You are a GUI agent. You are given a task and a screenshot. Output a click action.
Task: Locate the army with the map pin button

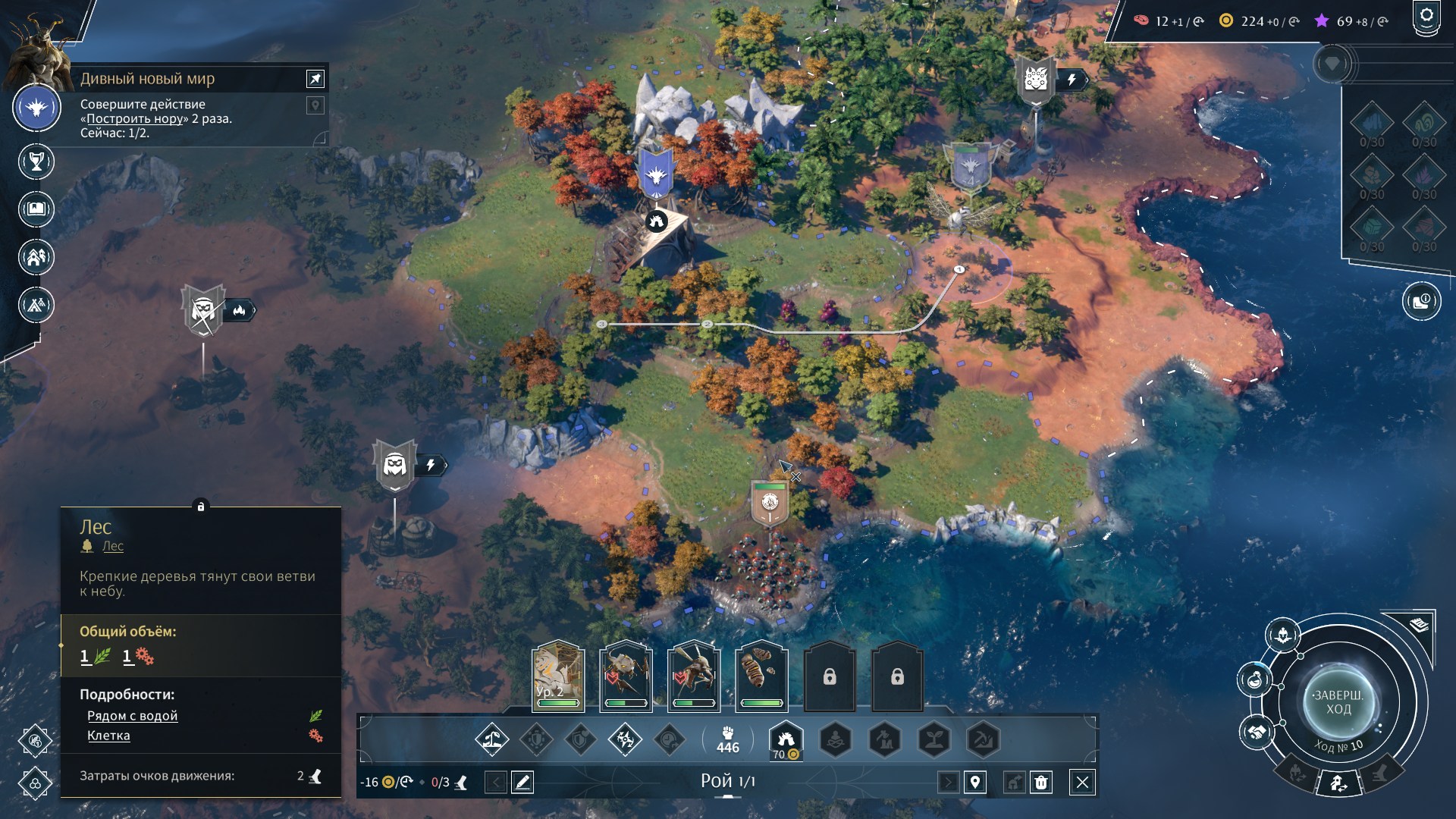click(975, 782)
